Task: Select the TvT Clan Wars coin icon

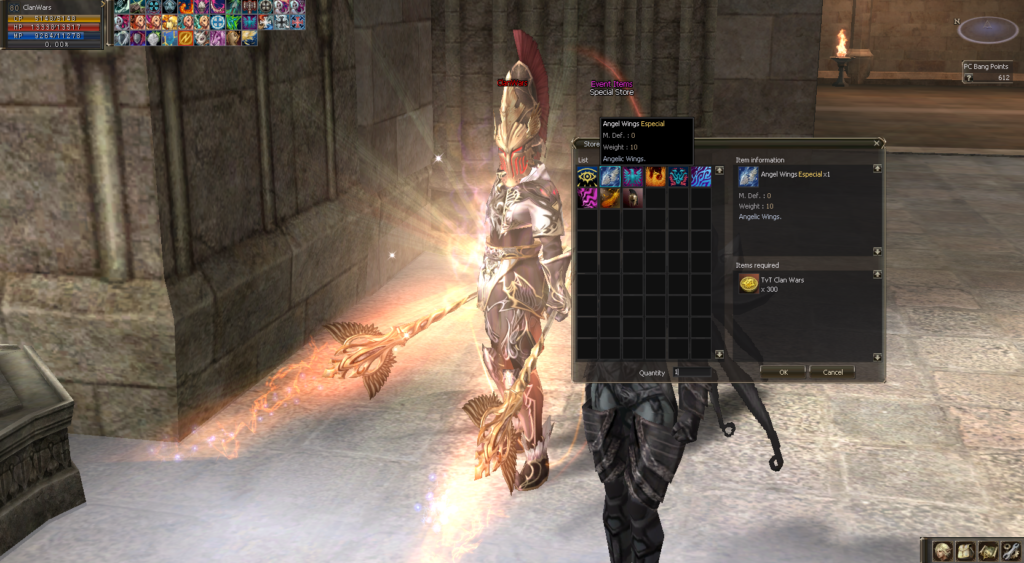Action: (x=748, y=285)
